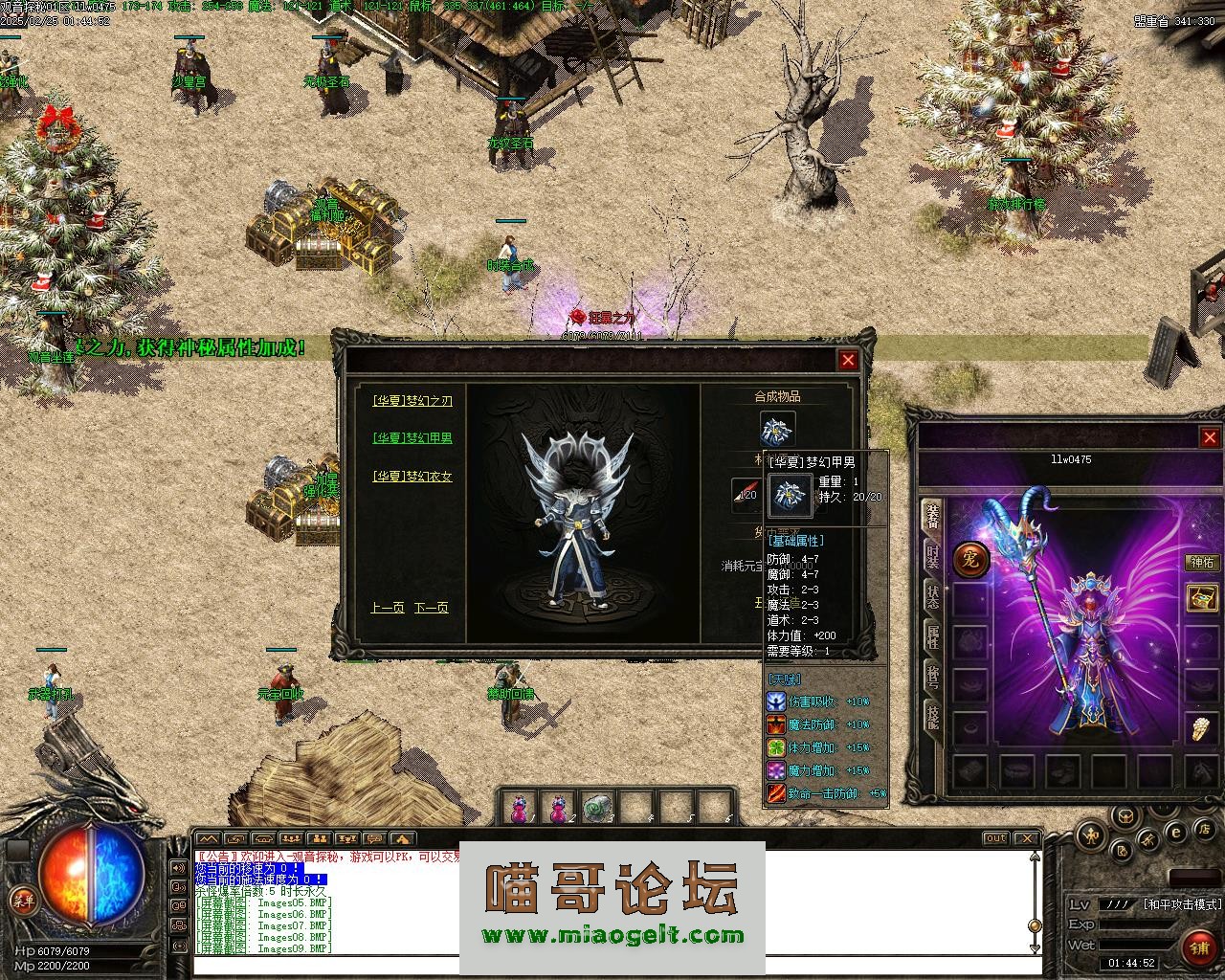Click the red 铺 shop button

pyautogui.click(x=1198, y=948)
